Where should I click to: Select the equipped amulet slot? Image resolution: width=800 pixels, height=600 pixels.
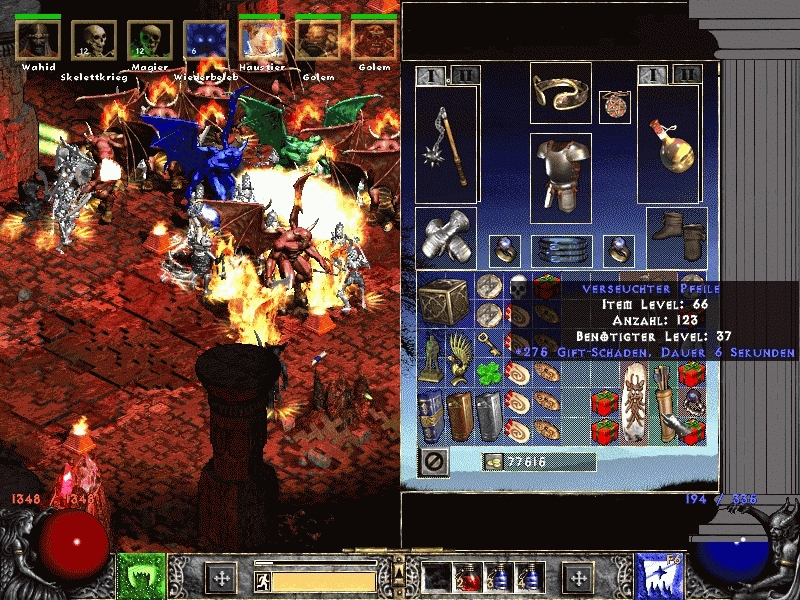tap(614, 107)
